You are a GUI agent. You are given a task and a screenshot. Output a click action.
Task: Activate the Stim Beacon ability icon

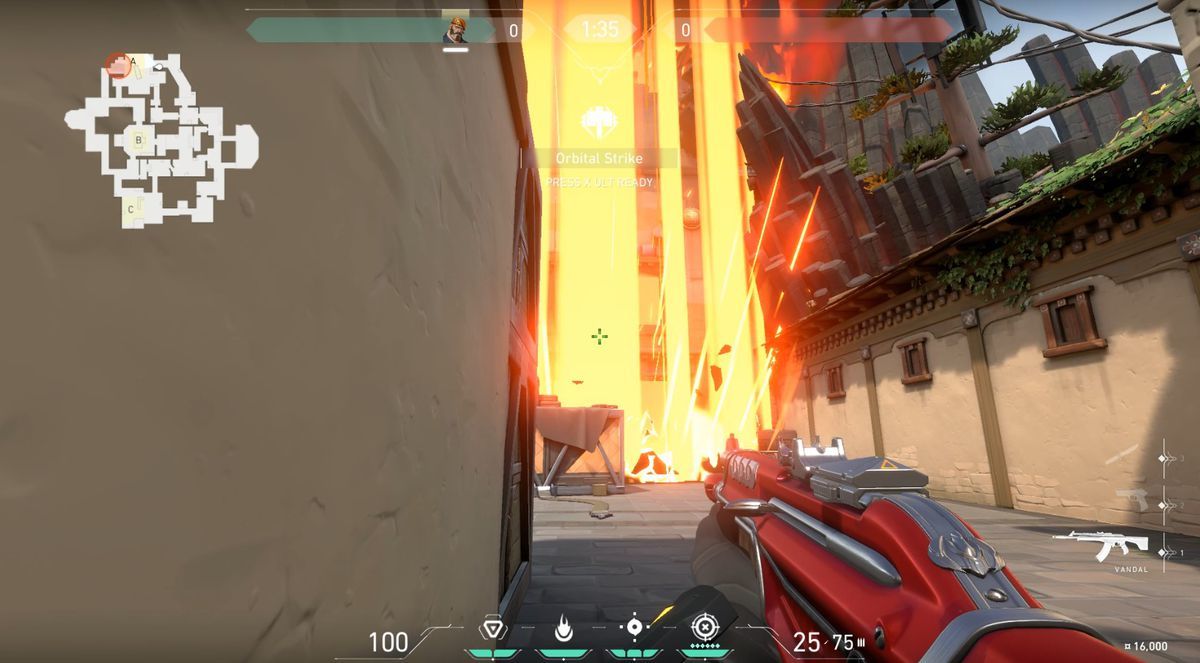click(492, 629)
